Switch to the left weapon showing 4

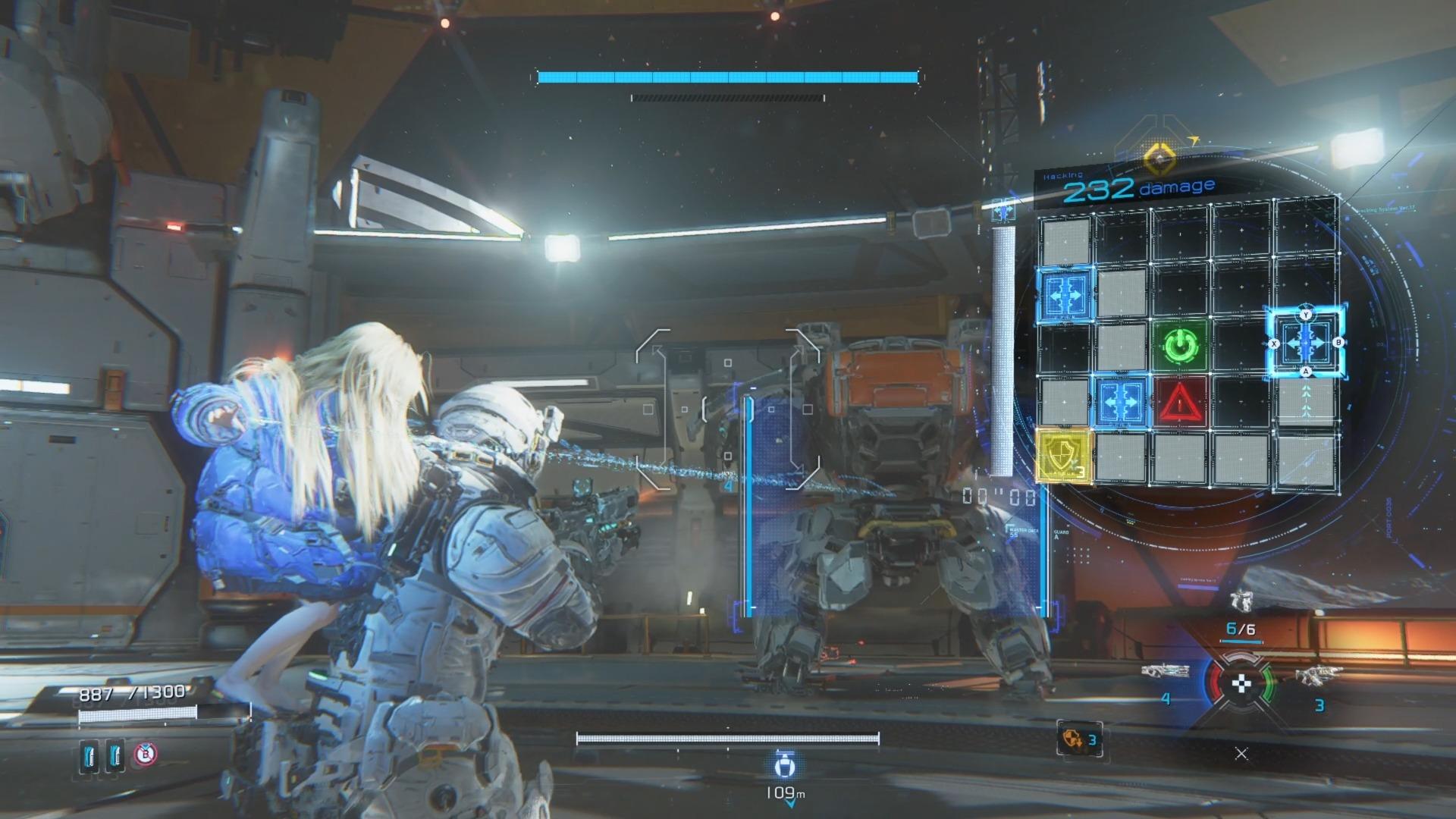click(x=1163, y=671)
